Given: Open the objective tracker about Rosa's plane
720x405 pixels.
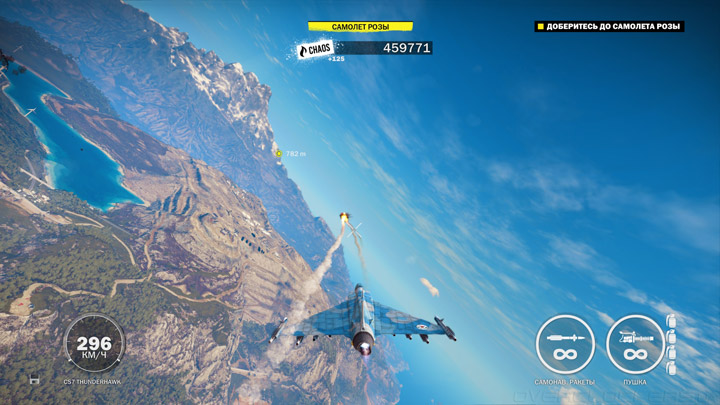Looking at the screenshot, I should [610, 27].
